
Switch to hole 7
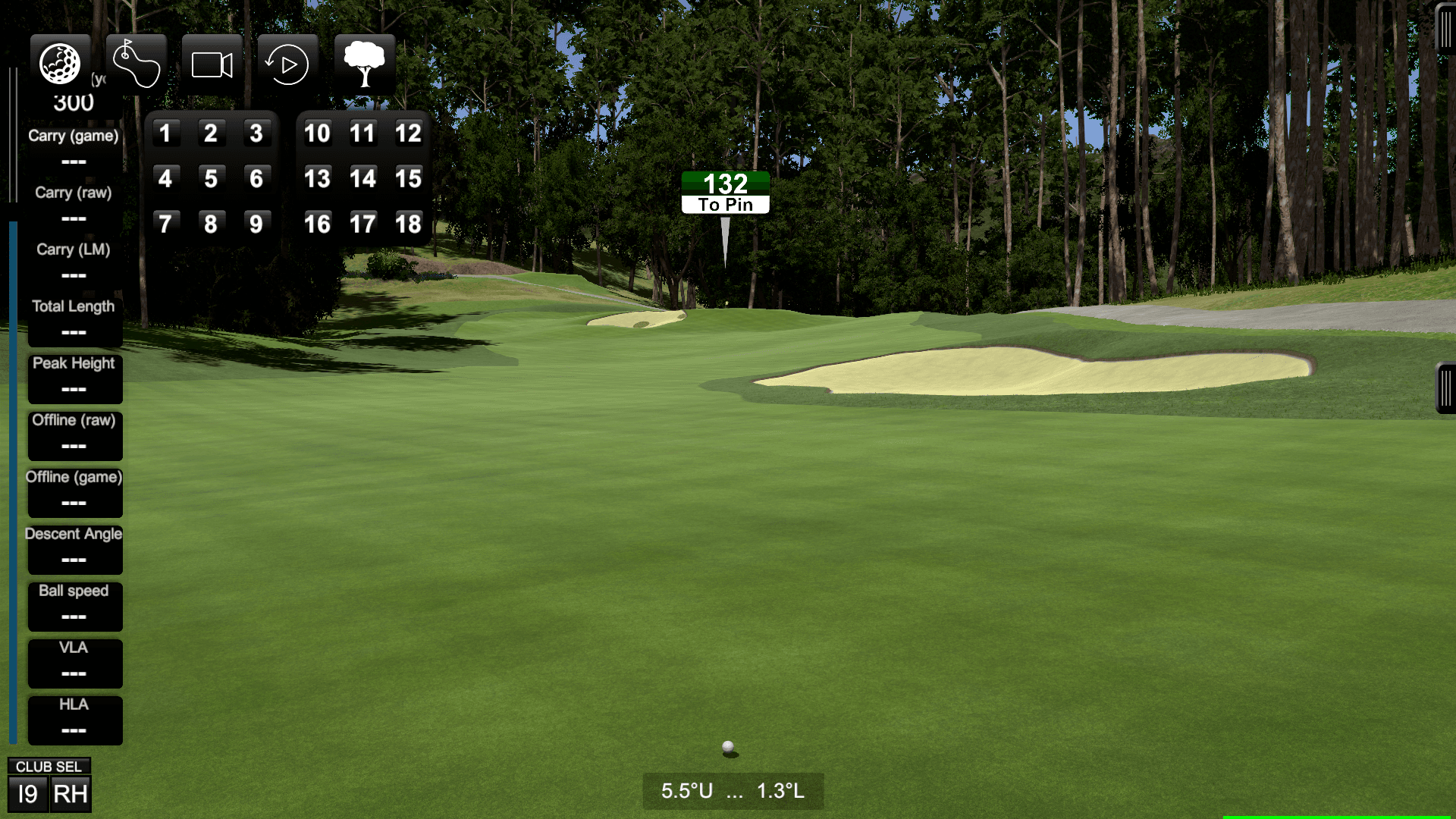pyautogui.click(x=166, y=222)
